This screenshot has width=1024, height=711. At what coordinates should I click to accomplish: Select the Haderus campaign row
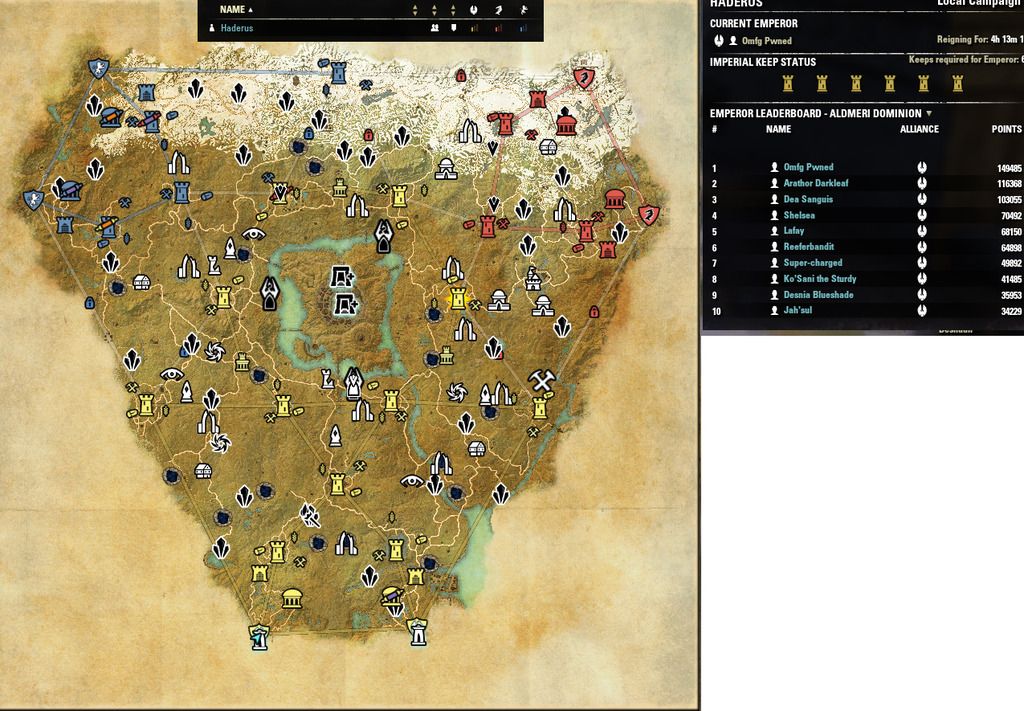[237, 29]
